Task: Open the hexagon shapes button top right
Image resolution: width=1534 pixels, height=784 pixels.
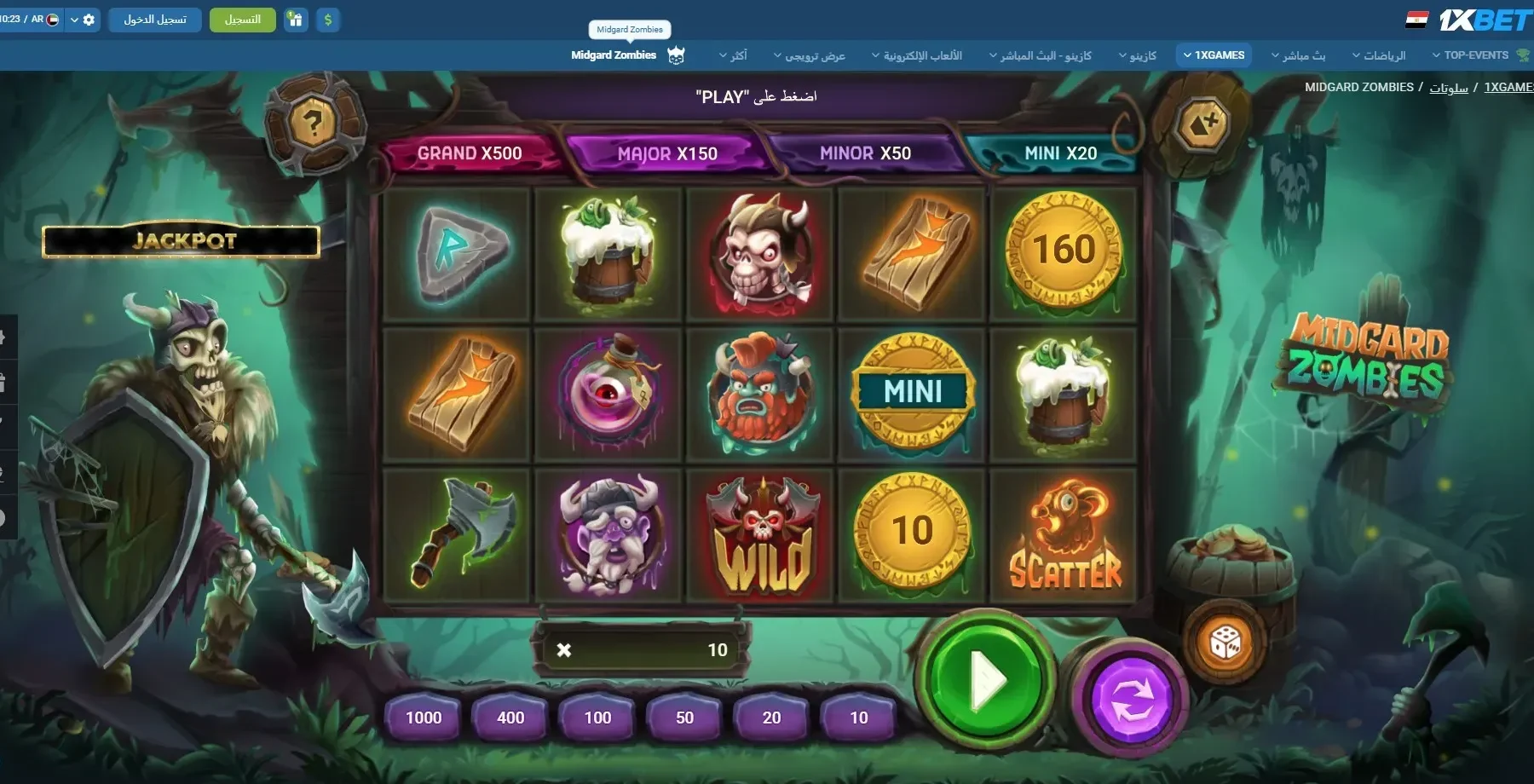Action: pos(1202,124)
